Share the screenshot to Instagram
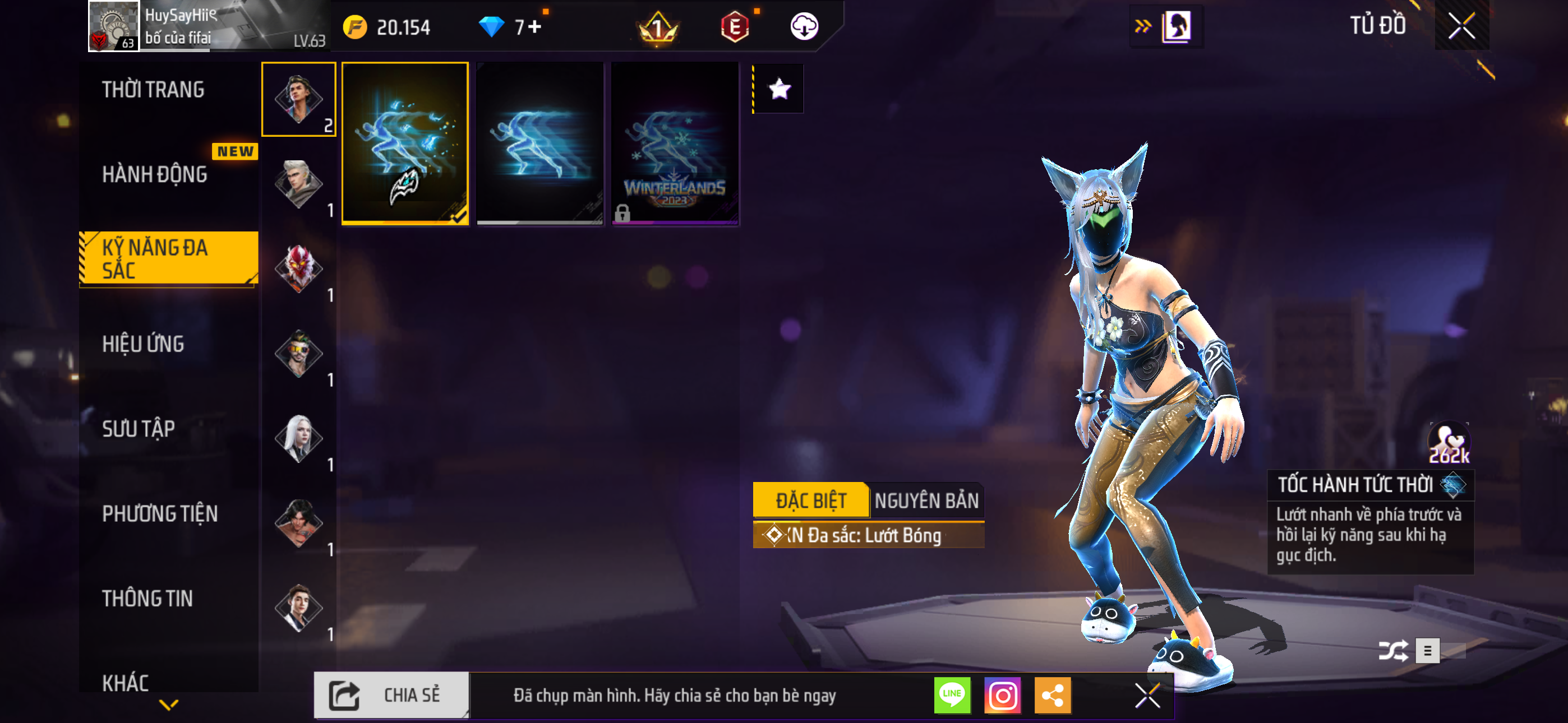Viewport: 1568px width, 723px height. (1003, 695)
